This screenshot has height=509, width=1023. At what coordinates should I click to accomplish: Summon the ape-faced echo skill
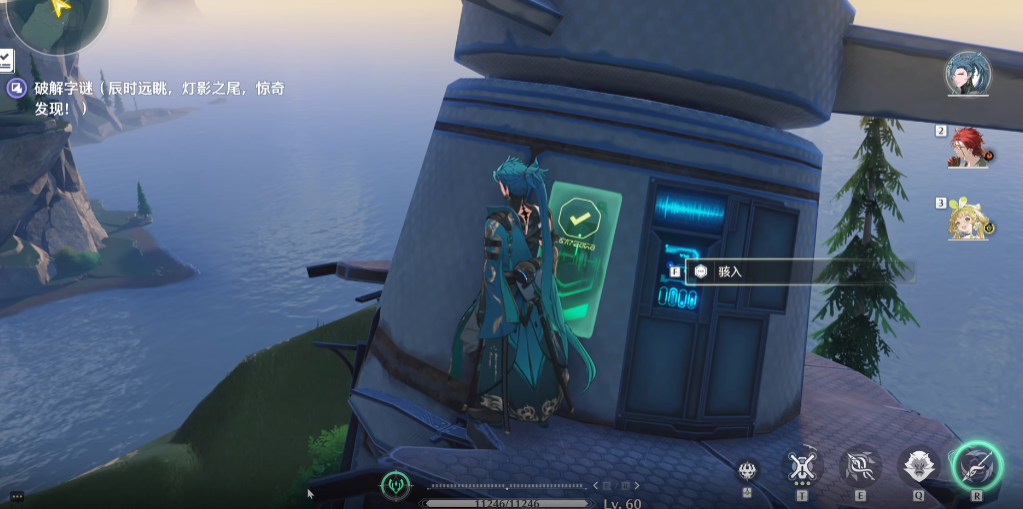(918, 465)
